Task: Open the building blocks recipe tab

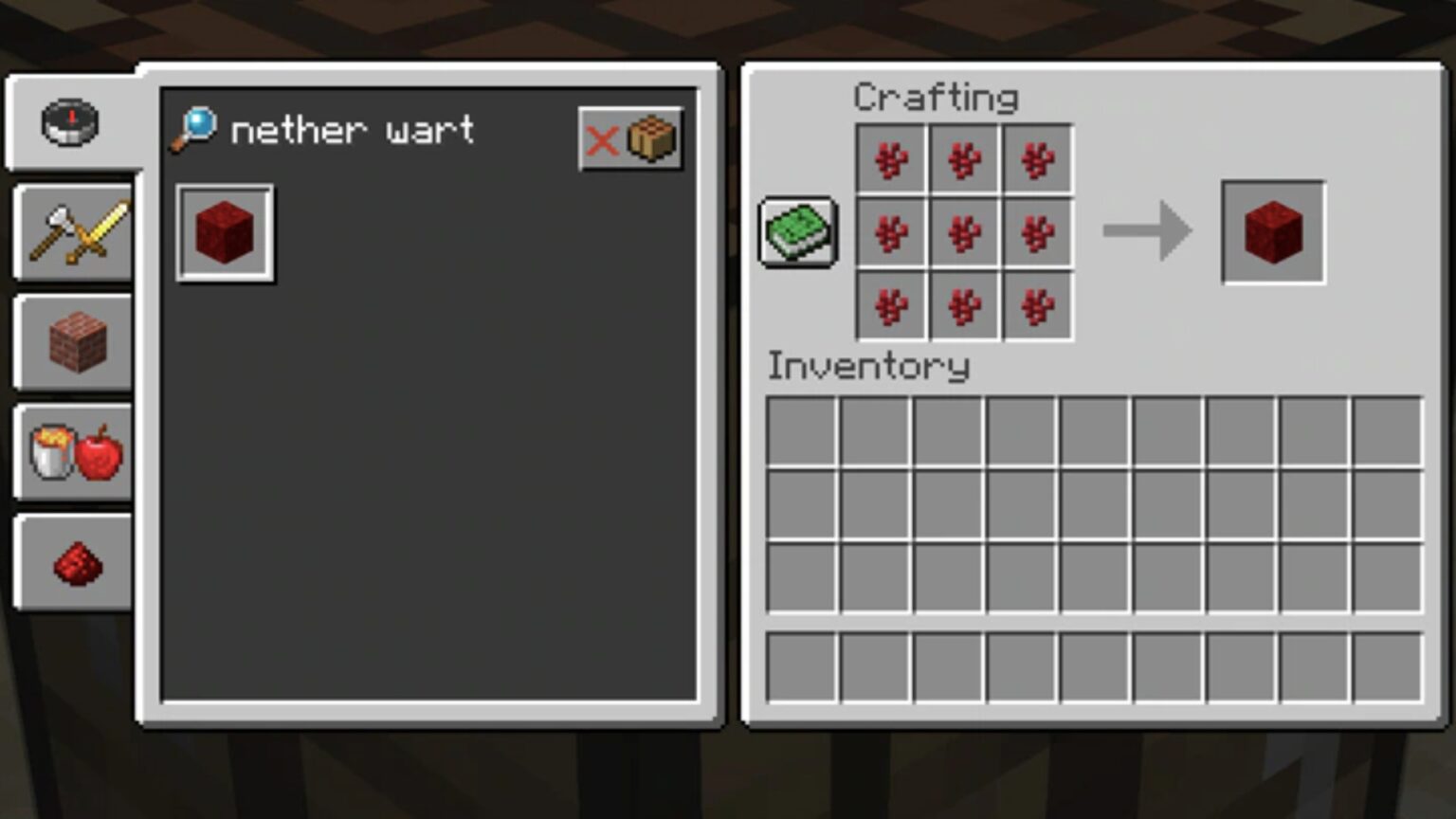Action: (x=73, y=341)
